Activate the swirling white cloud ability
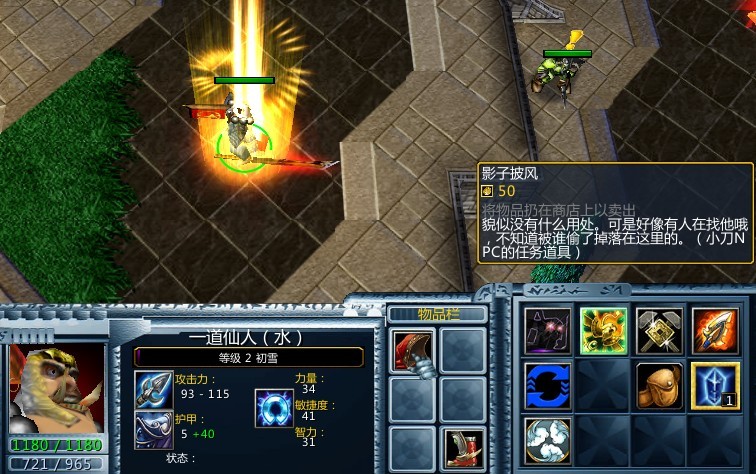Viewport: 756px width, 474px height. 548,441
